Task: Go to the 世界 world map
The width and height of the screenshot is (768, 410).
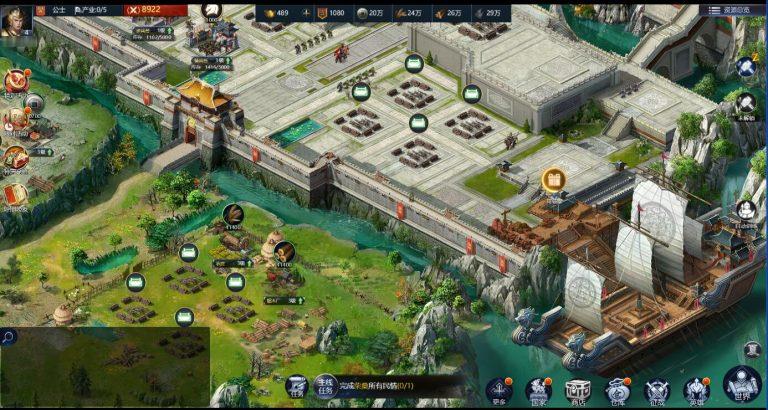Action: pyautogui.click(x=742, y=385)
